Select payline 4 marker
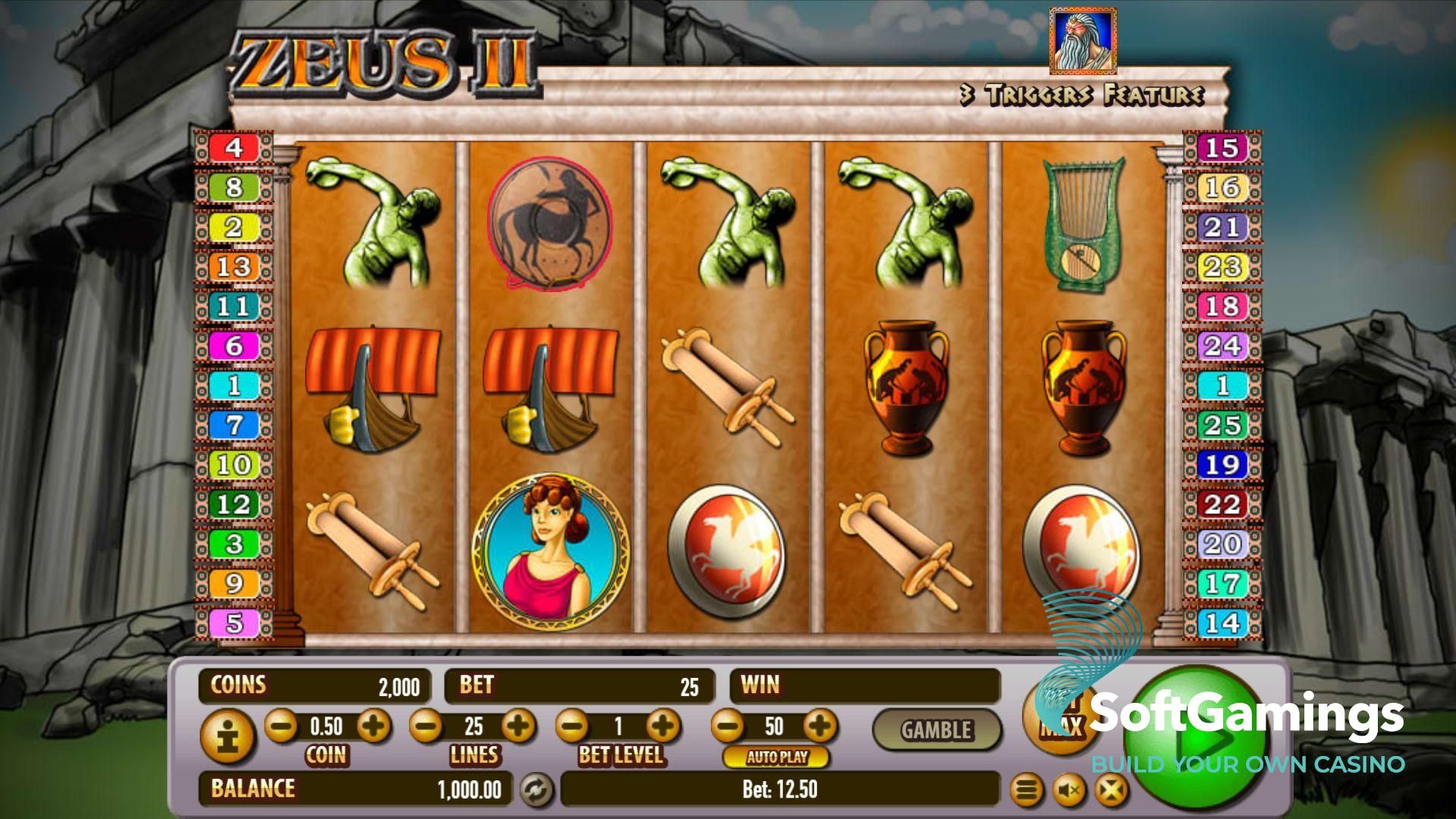Screen dimensions: 1456x819 [x=234, y=147]
